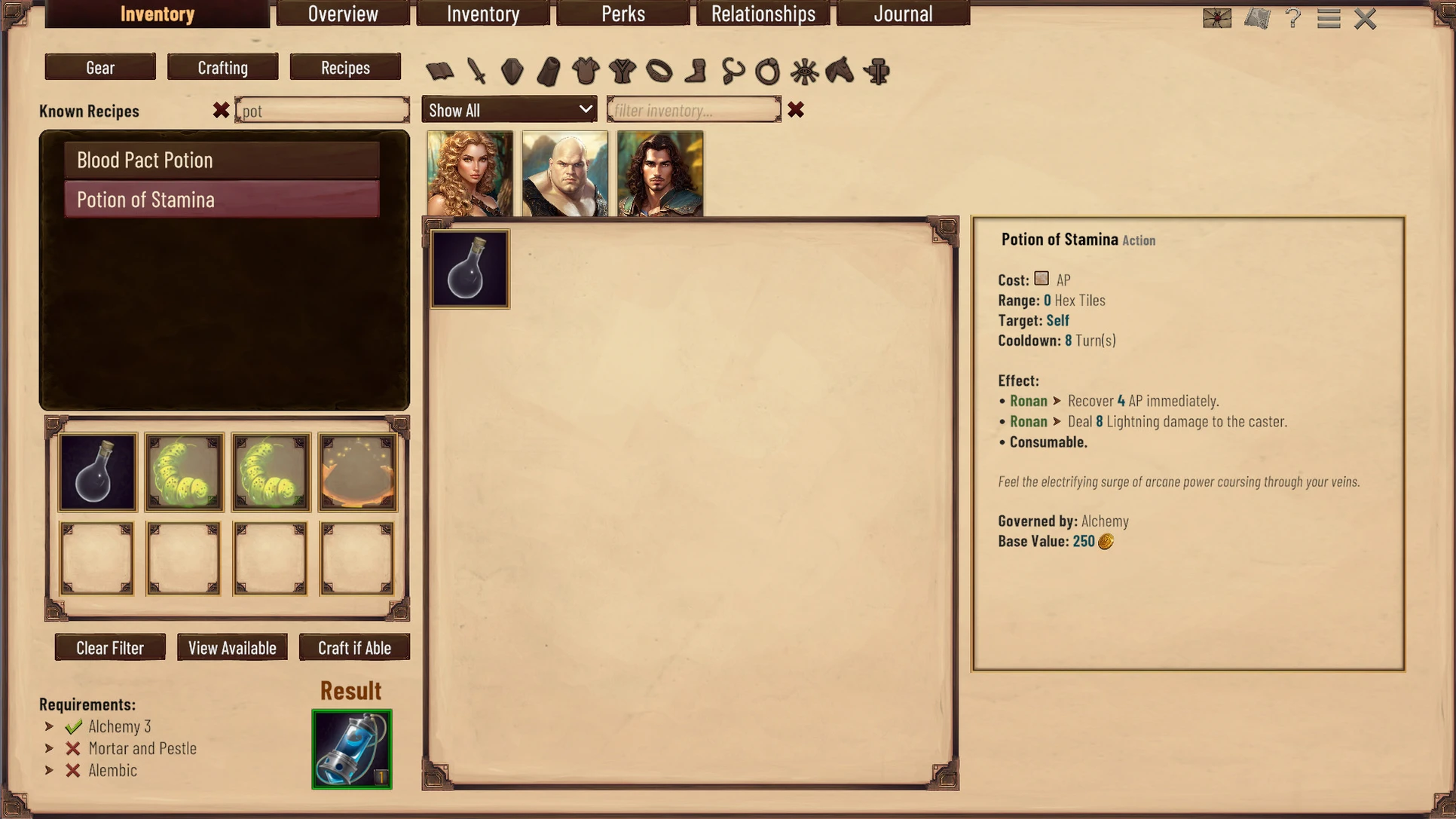The image size is (1456, 819).
Task: Open the Perks tab
Action: coord(622,14)
